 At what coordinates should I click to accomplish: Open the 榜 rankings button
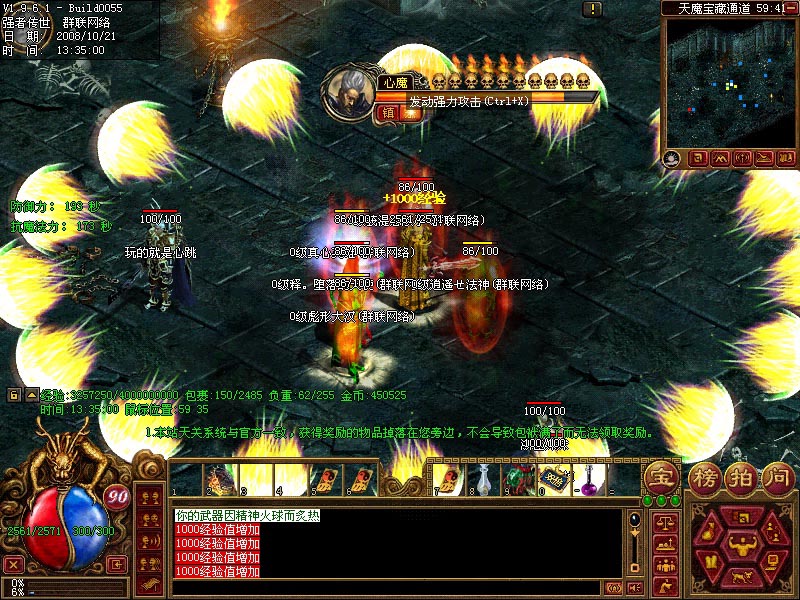click(x=705, y=477)
